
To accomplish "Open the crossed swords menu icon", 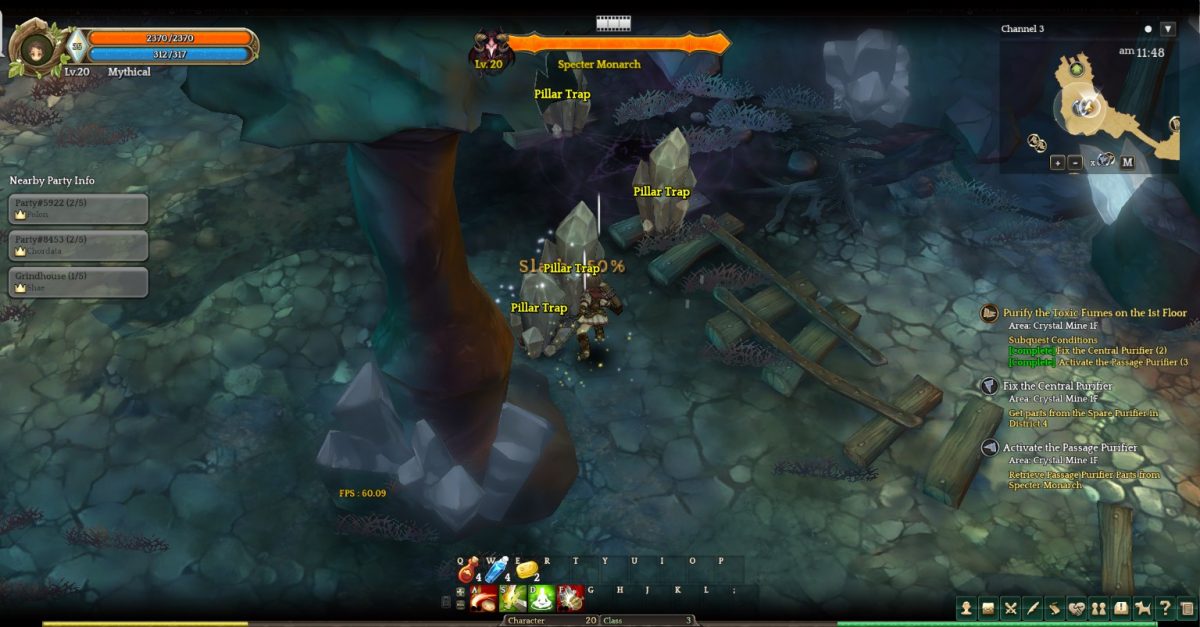I will click(x=1010, y=607).
